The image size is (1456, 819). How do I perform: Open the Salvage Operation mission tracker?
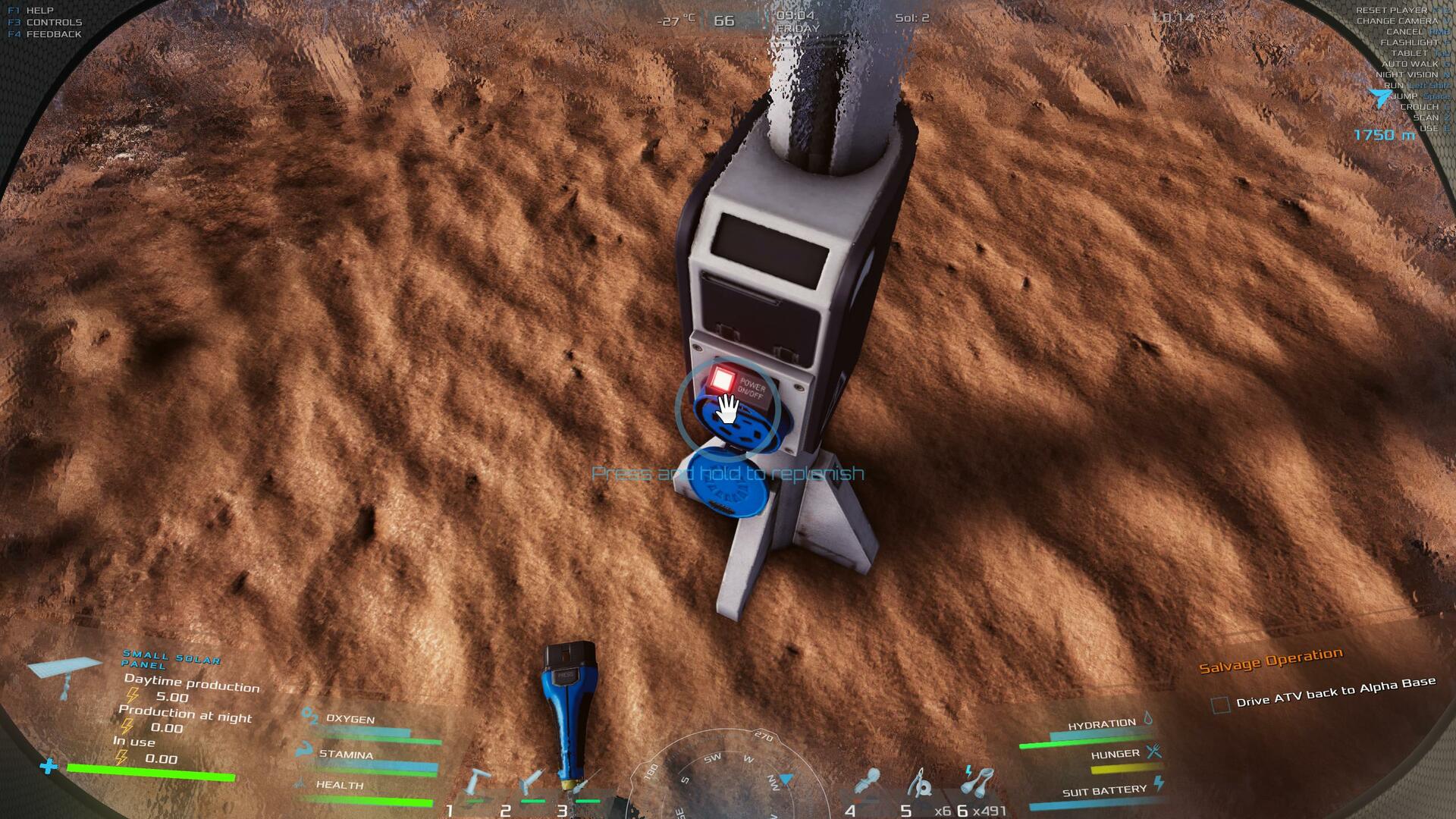1270,661
